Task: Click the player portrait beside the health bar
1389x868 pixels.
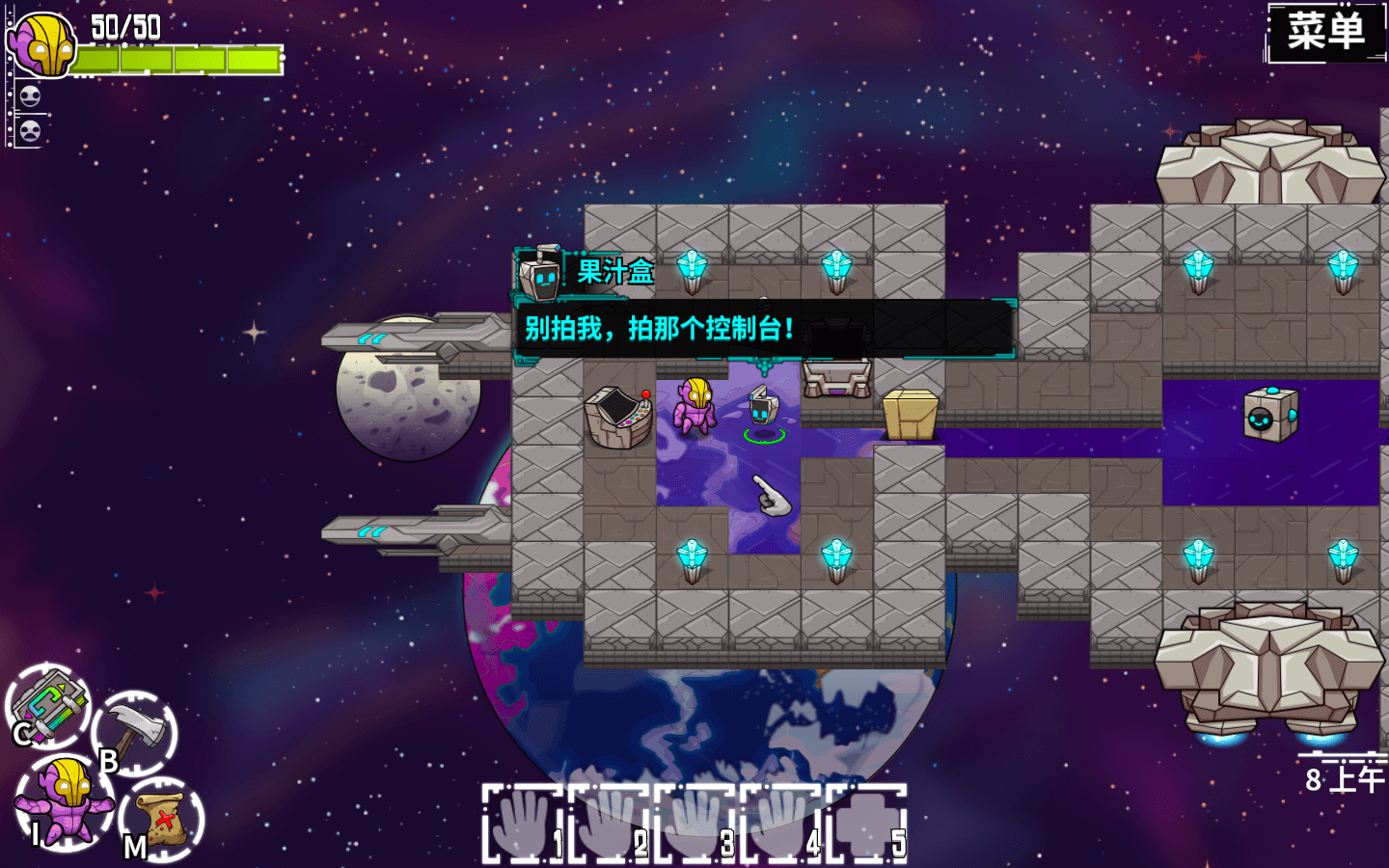Action: 41,44
